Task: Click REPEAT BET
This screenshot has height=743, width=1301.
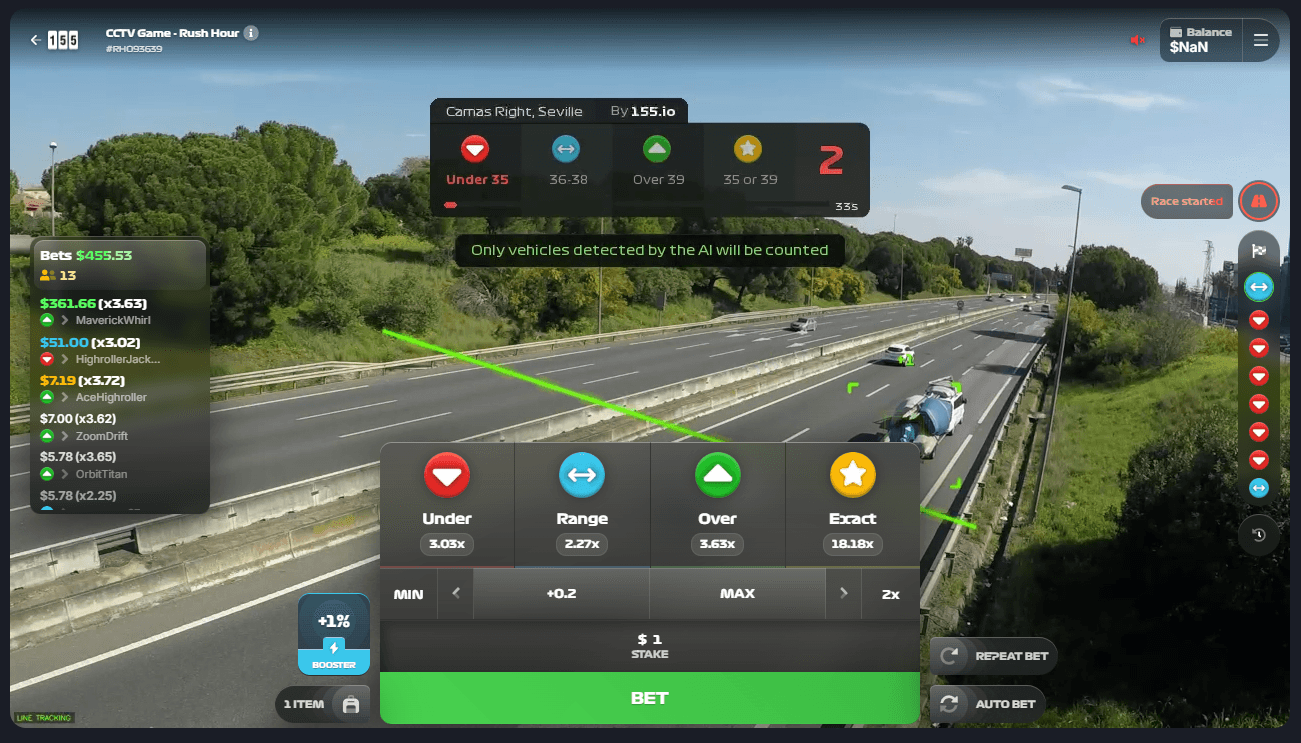Action: click(994, 656)
